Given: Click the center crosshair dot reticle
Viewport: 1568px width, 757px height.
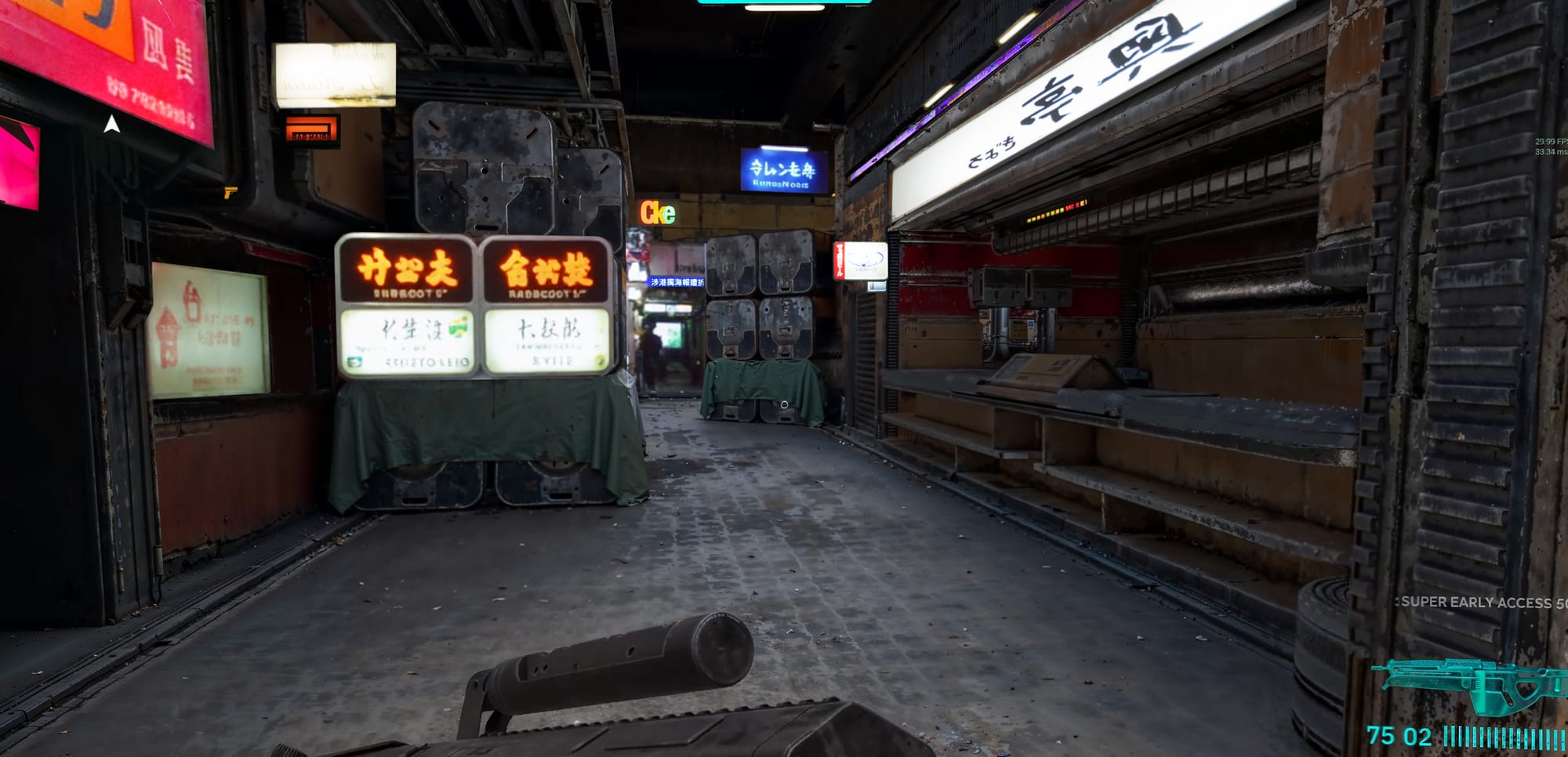Looking at the screenshot, I should (784, 403).
